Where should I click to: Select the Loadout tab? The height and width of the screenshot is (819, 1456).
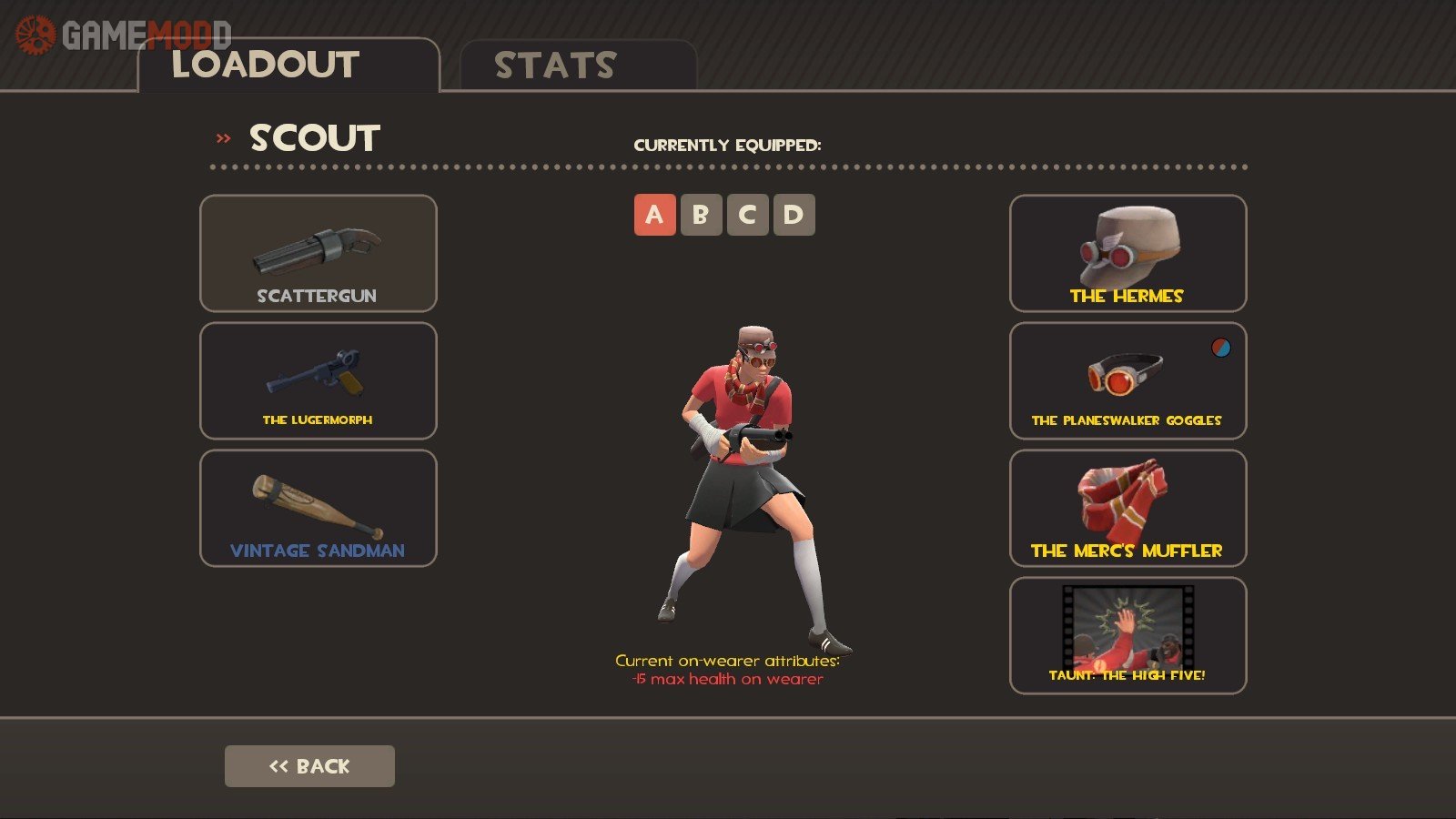click(x=288, y=66)
